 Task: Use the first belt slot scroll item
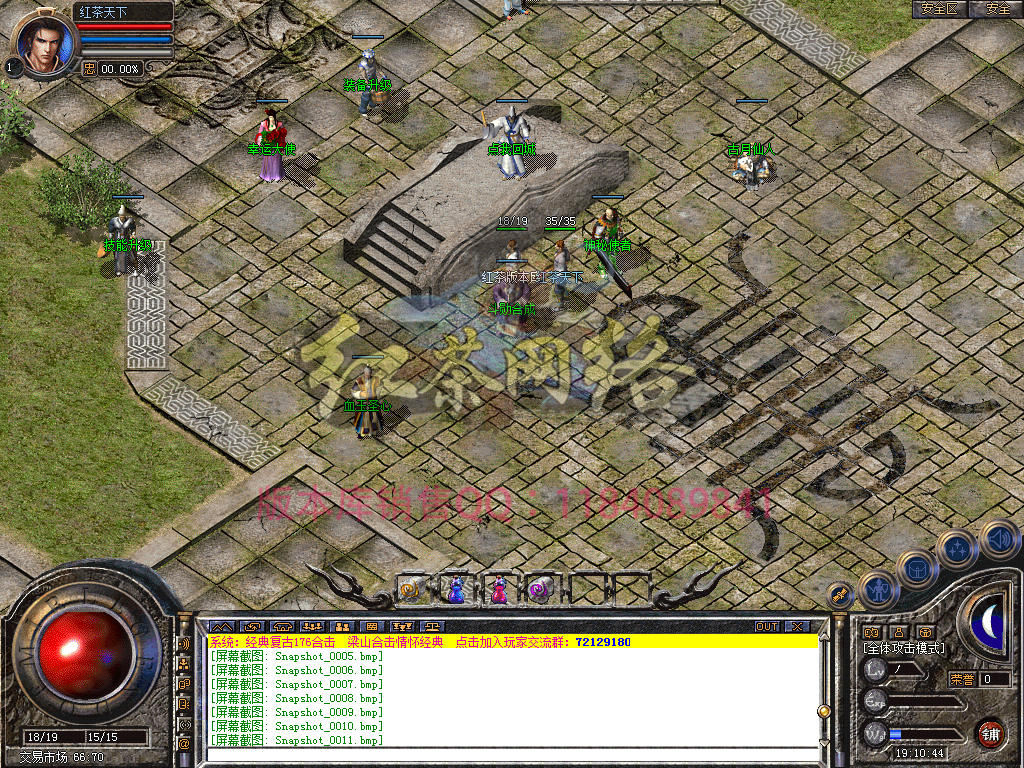412,590
